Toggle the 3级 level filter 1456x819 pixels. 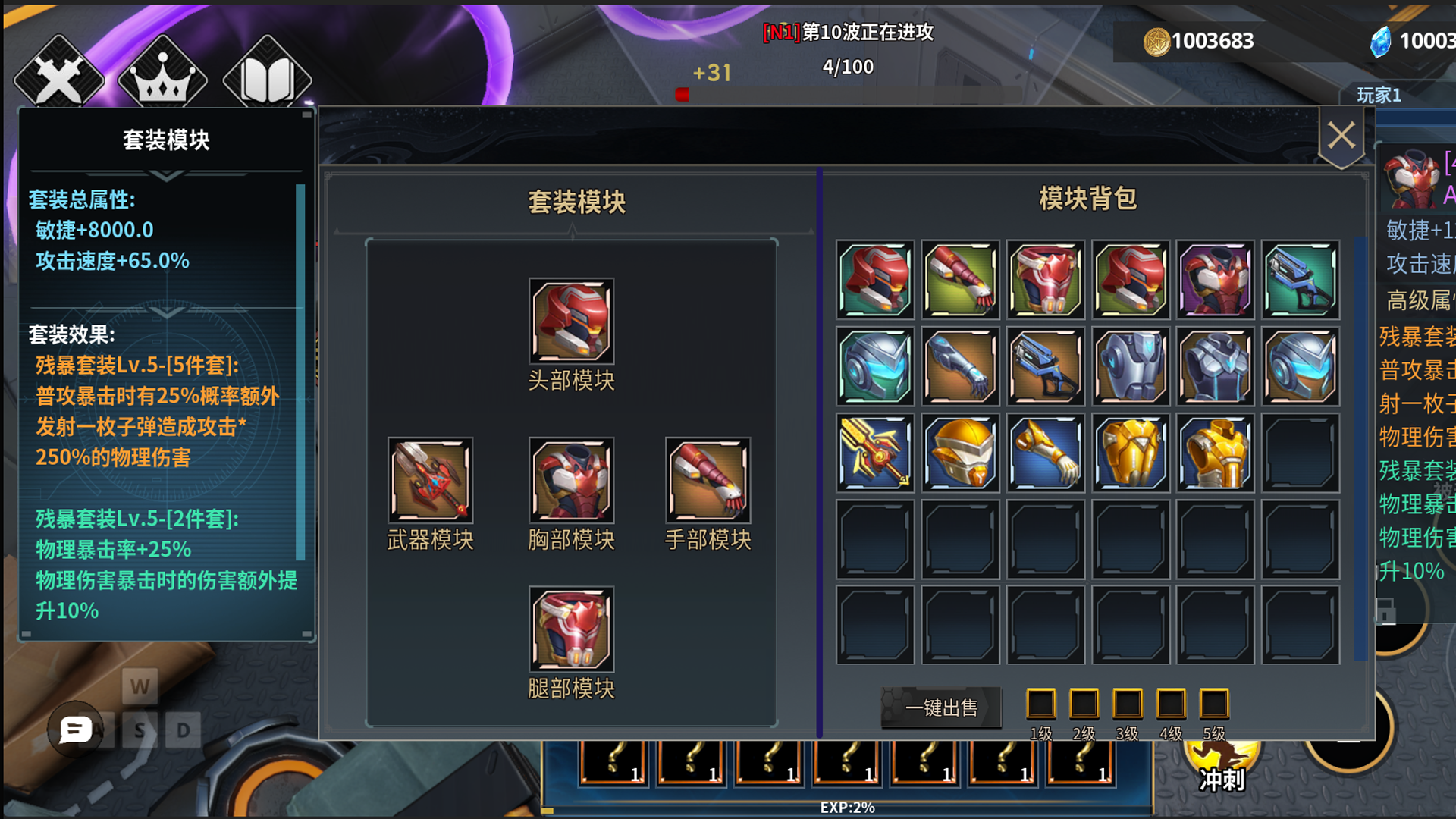pos(1128,704)
